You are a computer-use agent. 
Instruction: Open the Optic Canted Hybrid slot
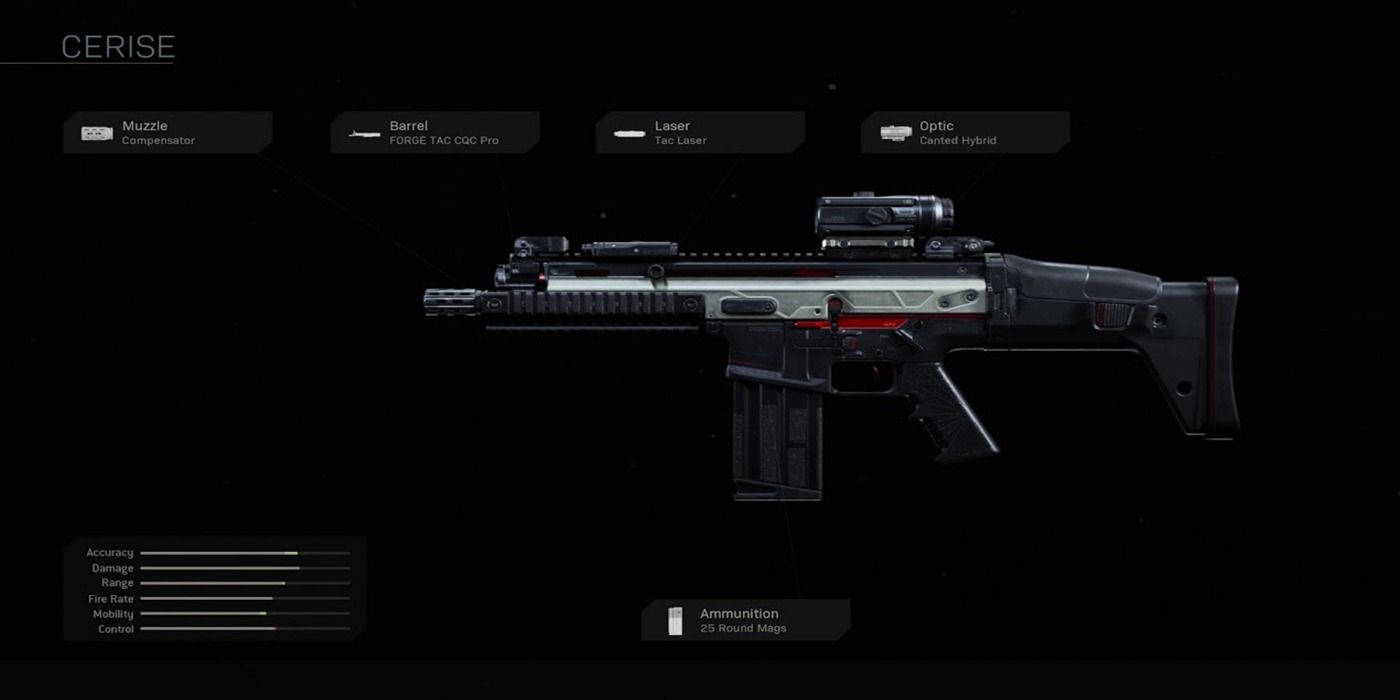pyautogui.click(x=965, y=132)
